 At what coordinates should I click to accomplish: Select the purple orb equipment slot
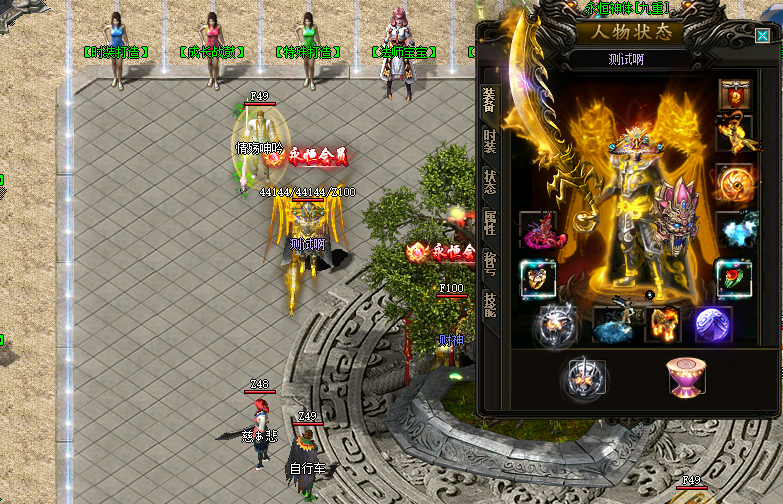[x=713, y=325]
